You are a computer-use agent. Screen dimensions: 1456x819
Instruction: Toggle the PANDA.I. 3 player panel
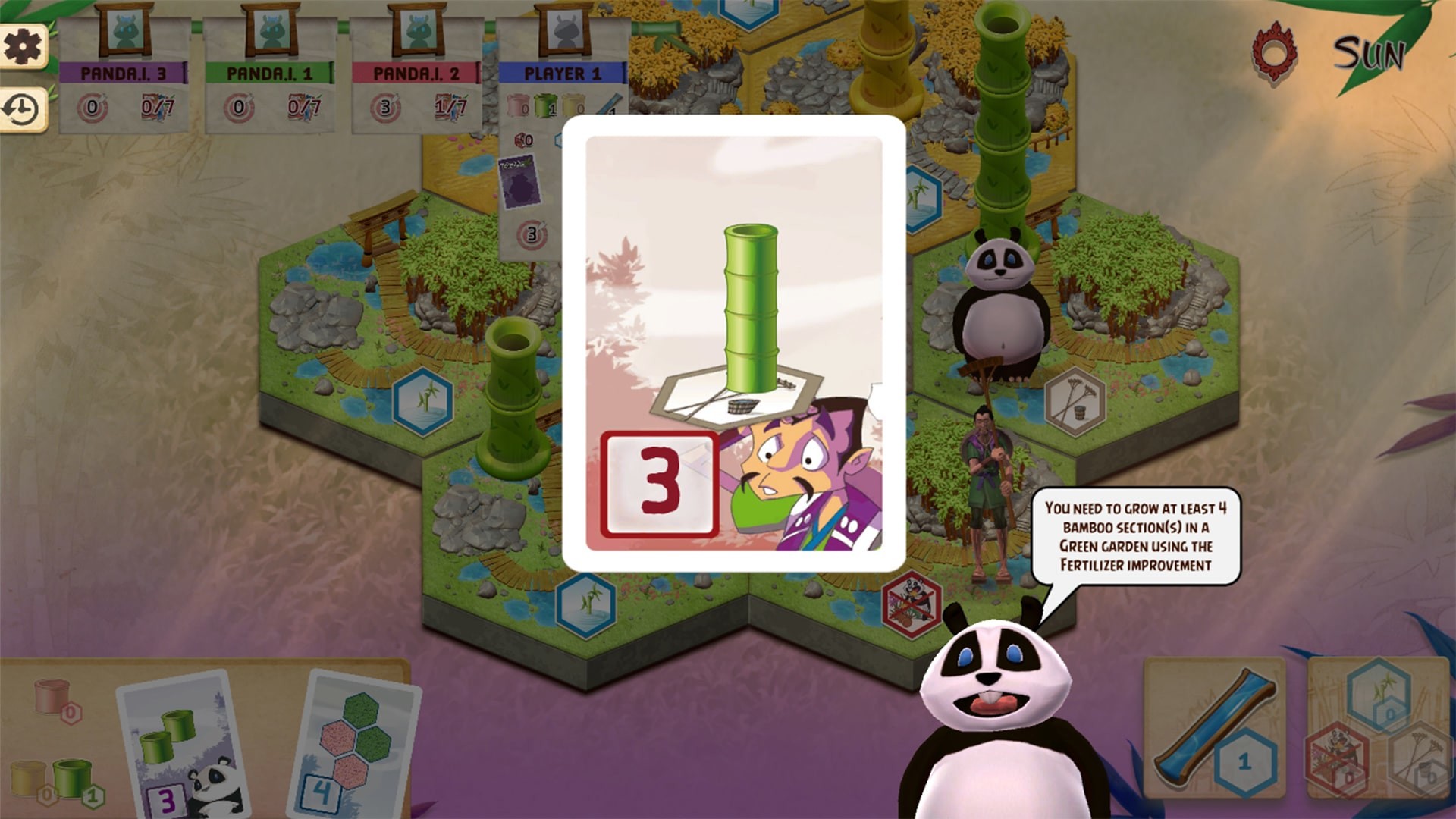[x=127, y=72]
